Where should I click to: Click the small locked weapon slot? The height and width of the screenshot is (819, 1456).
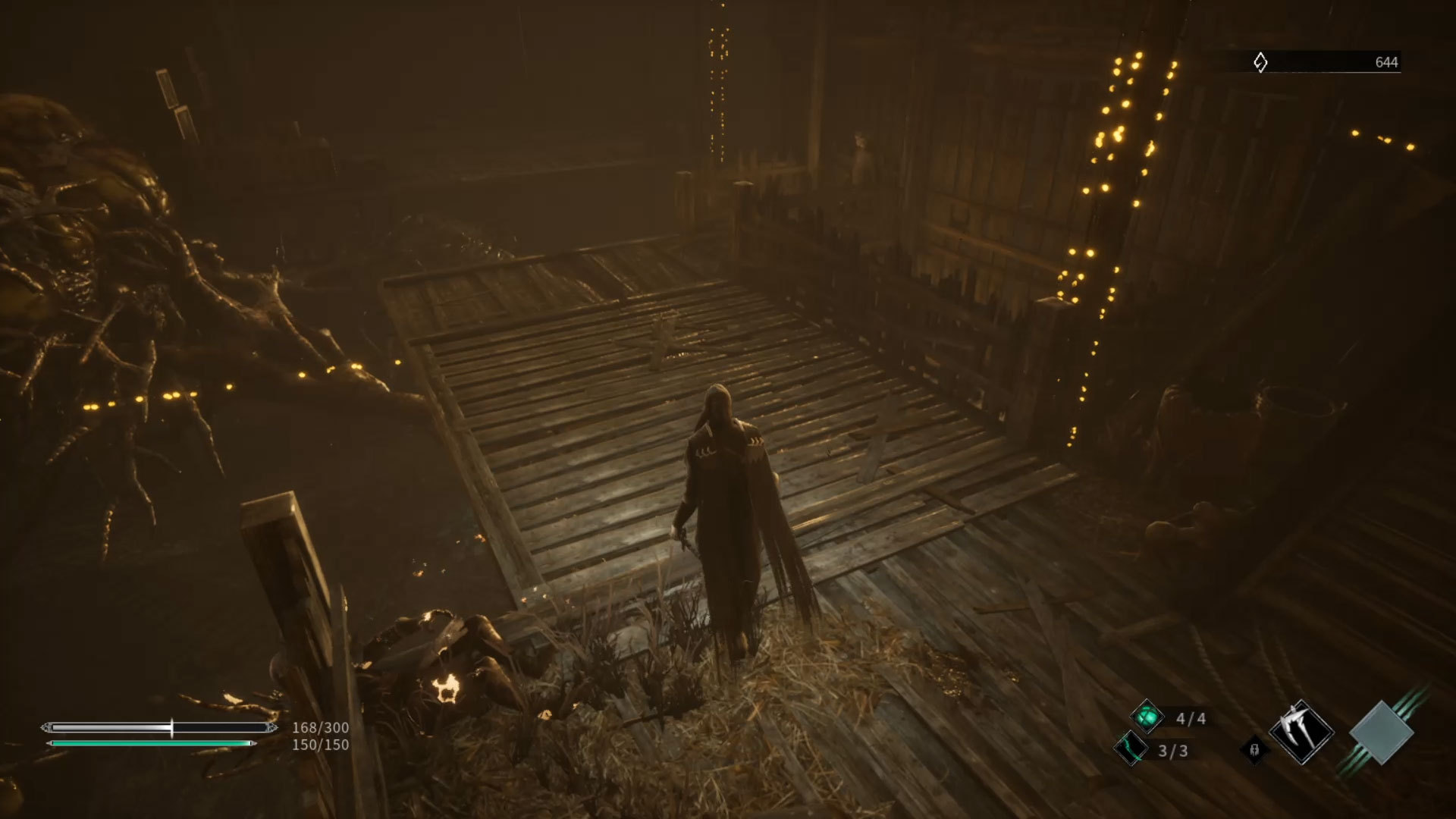coord(1254,749)
